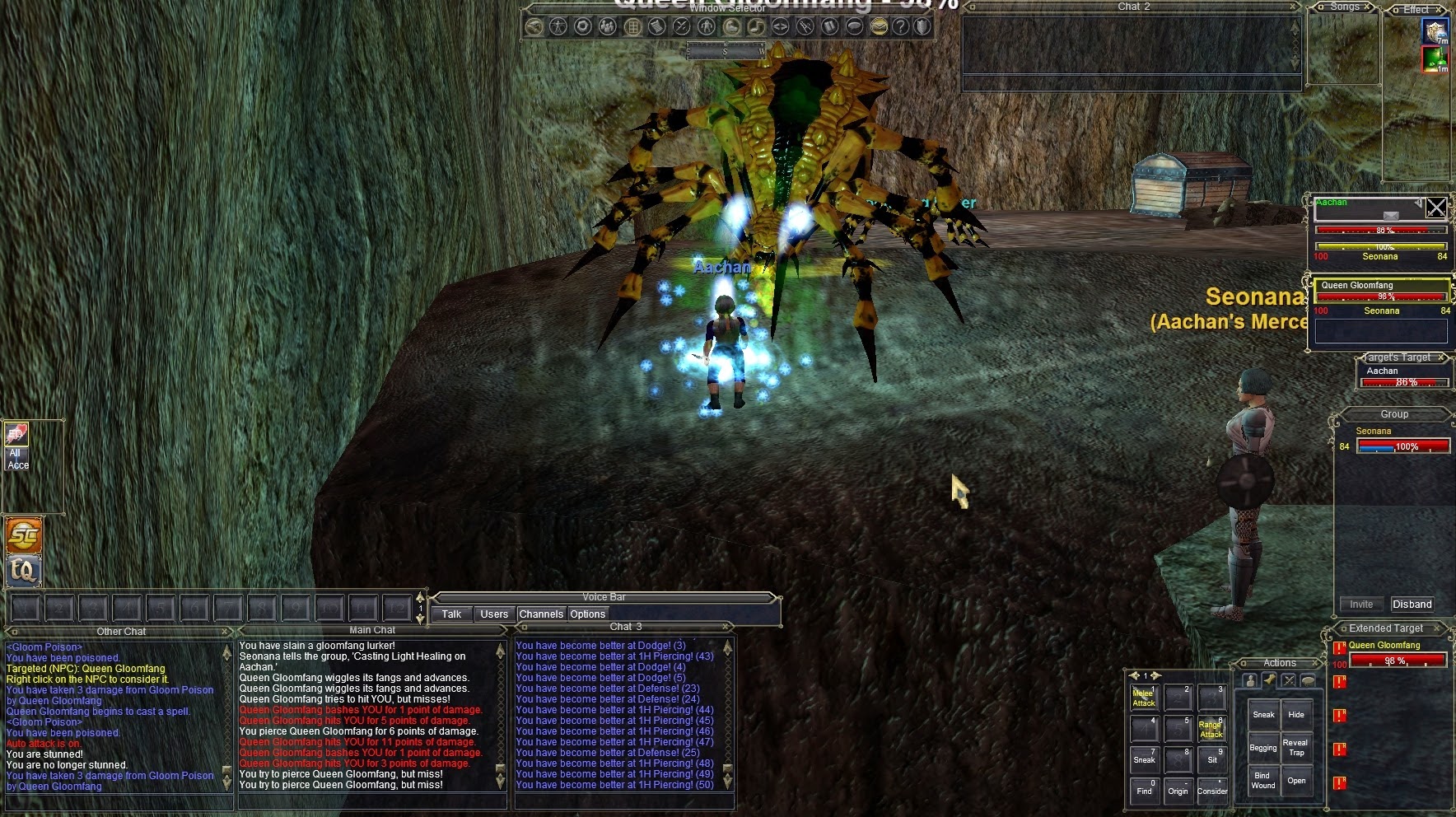1456x817 pixels.
Task: Open the gold mail envelope icon
Action: click(879, 26)
